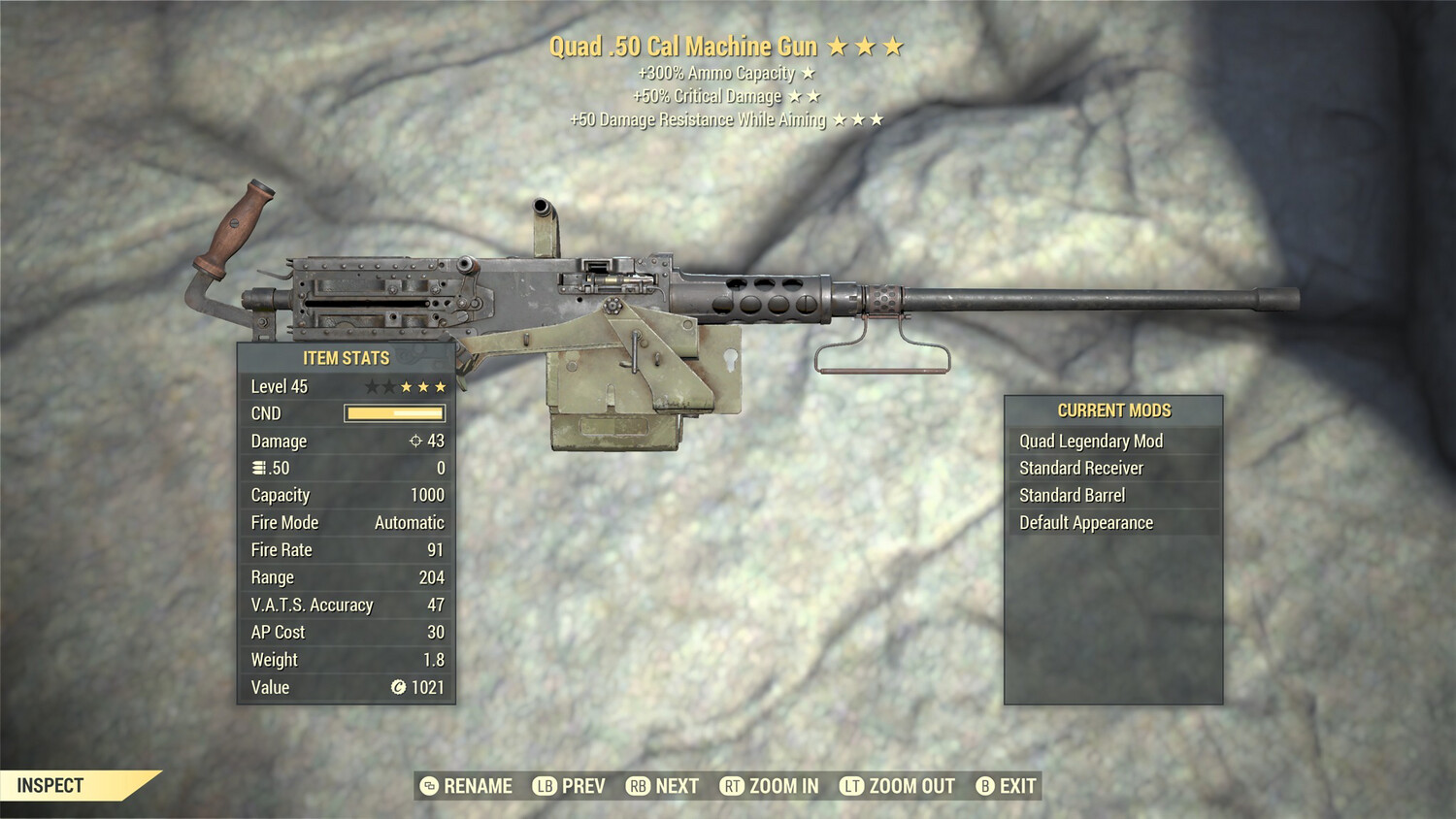Image resolution: width=1456 pixels, height=819 pixels.
Task: Toggle the star on +300% Ammo Capacity effect
Action: (809, 72)
